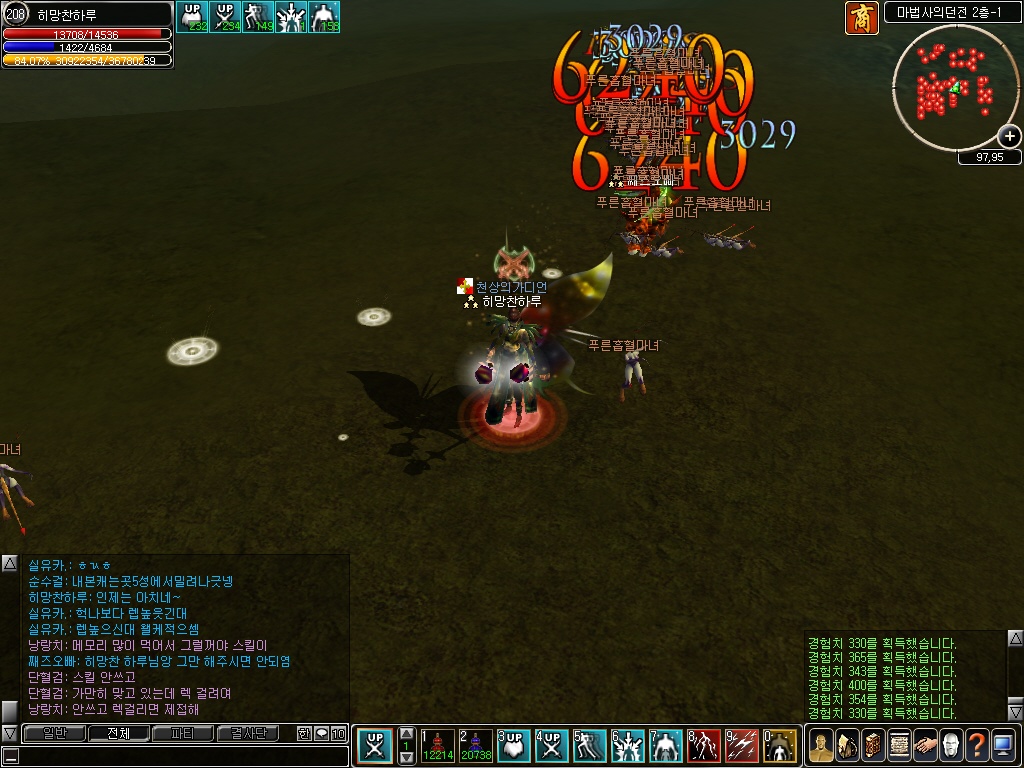Screen dimensions: 1024x768
Task: Click the hotbar page up arrow
Action: 406,733
